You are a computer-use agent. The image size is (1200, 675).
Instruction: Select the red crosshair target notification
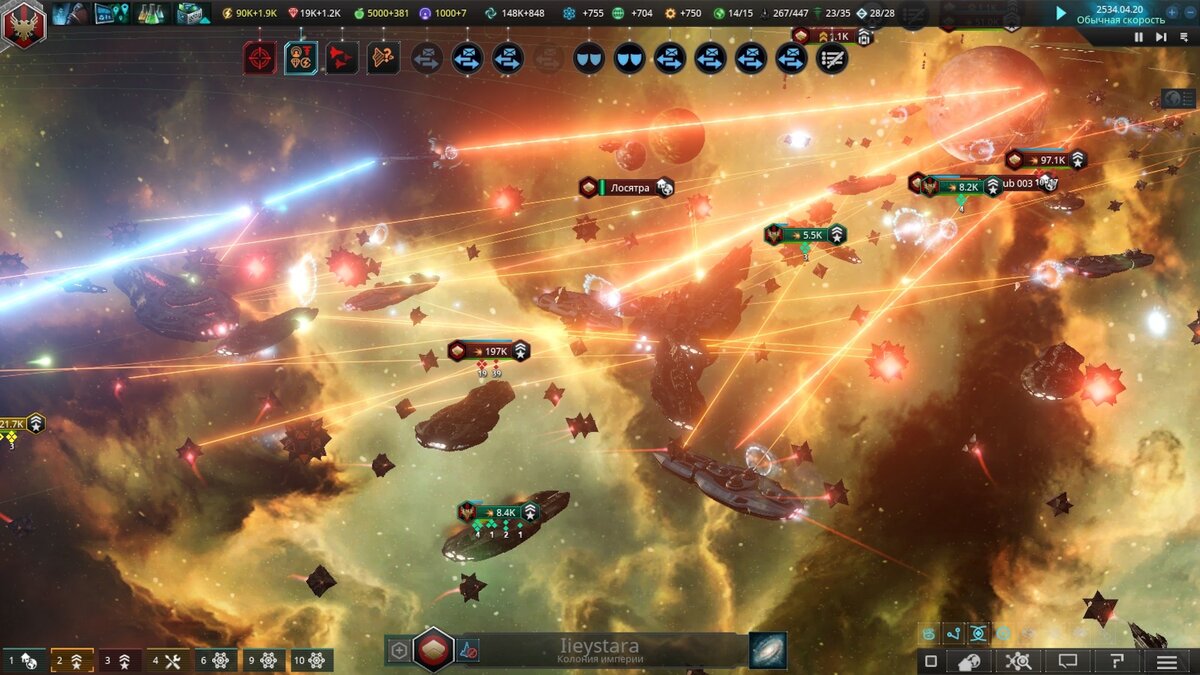tap(260, 58)
